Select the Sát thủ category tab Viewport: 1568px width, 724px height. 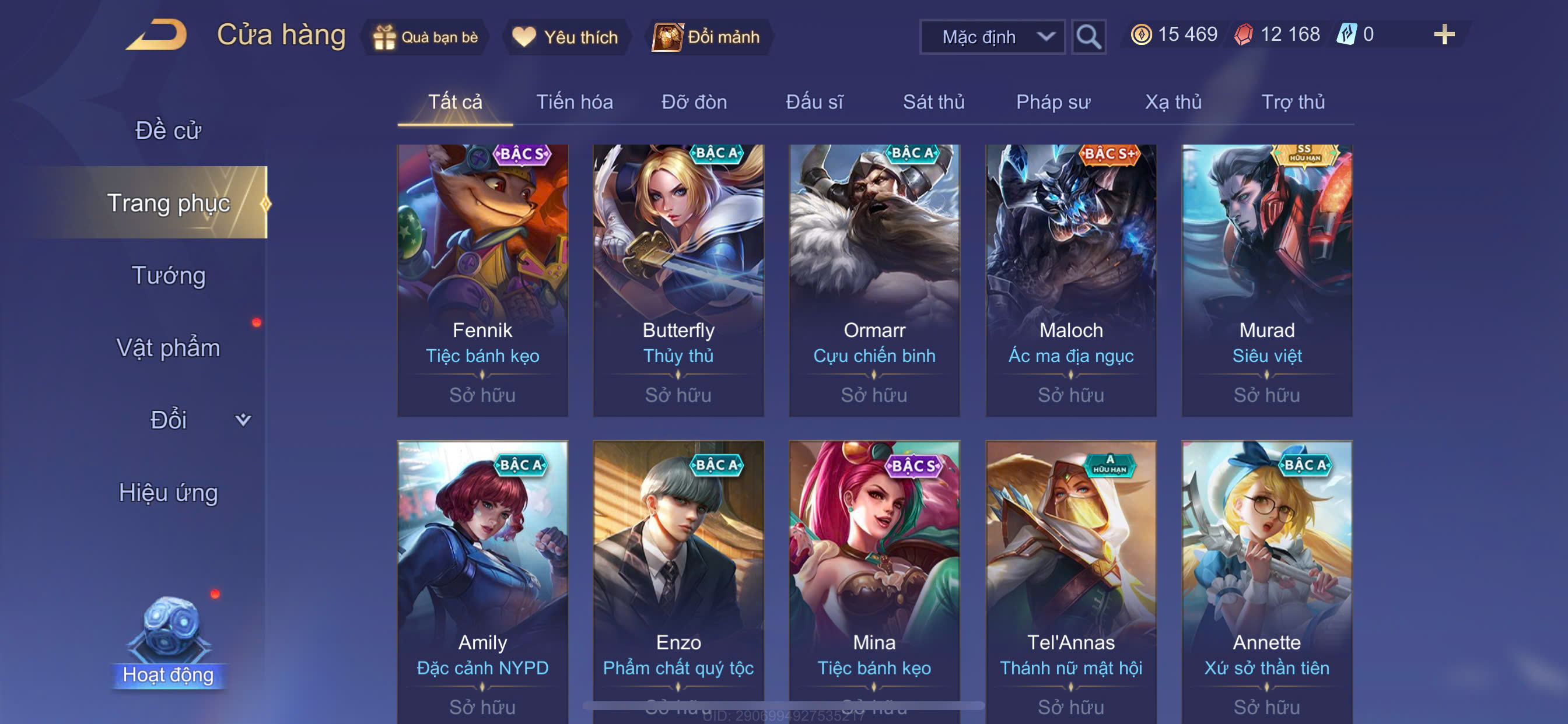(933, 101)
